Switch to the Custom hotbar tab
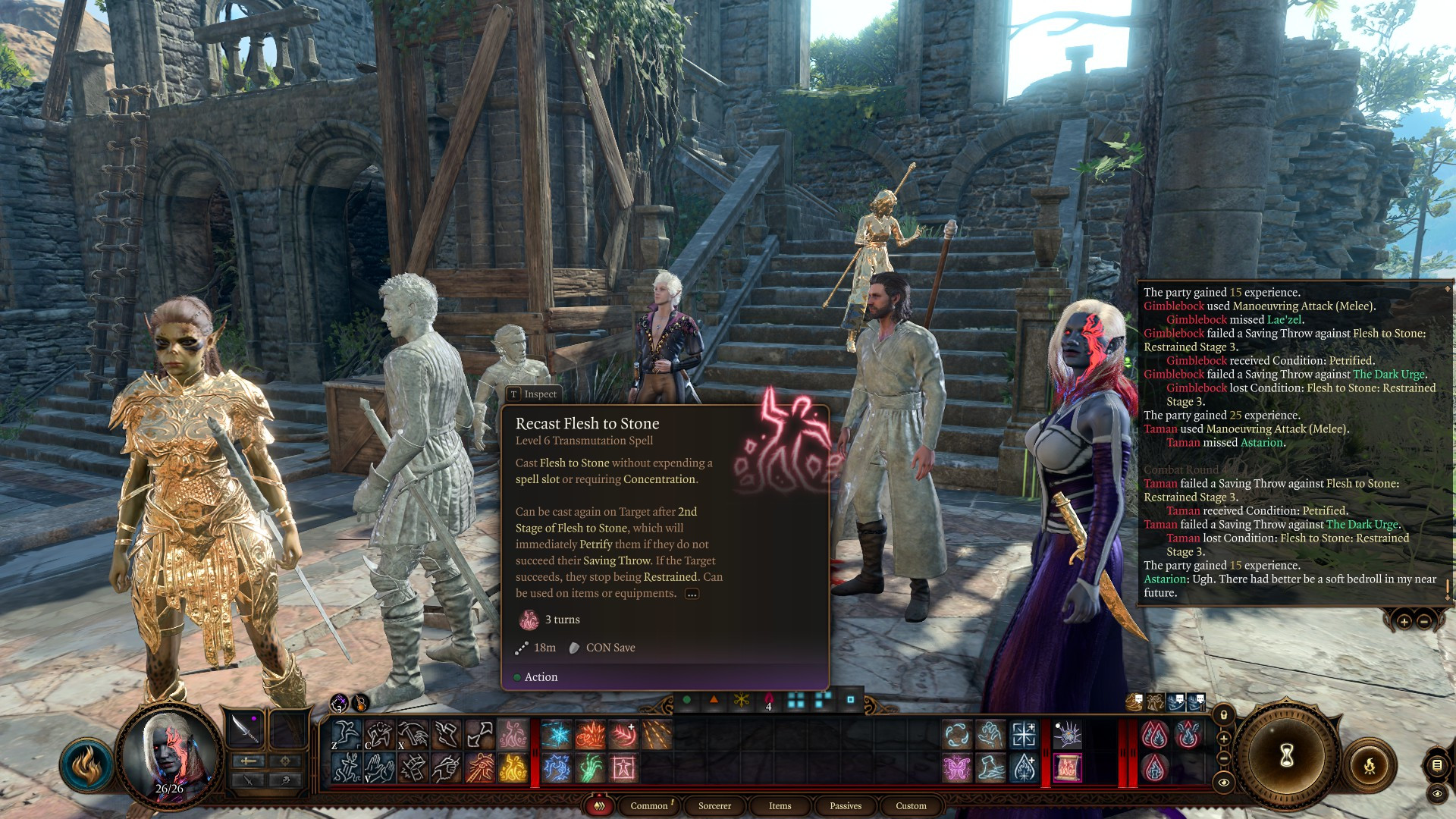This screenshot has height=819, width=1456. [x=911, y=805]
